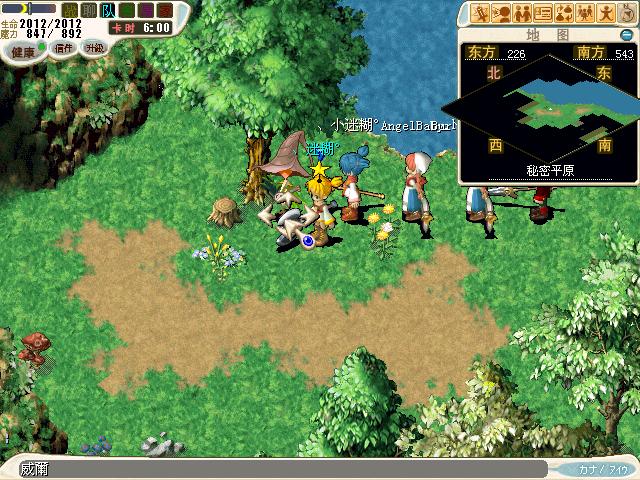The height and width of the screenshot is (480, 640).
Task: Open the name card icon
Action: tap(543, 13)
